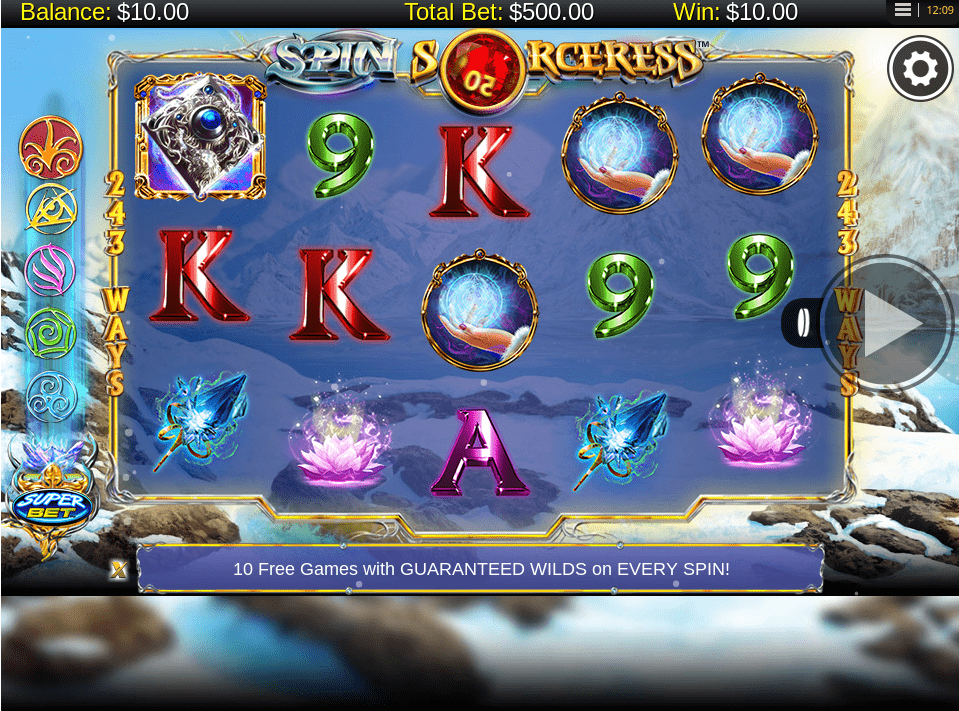Select the pink flame Super Bet level
The width and height of the screenshot is (959, 711).
(51, 270)
